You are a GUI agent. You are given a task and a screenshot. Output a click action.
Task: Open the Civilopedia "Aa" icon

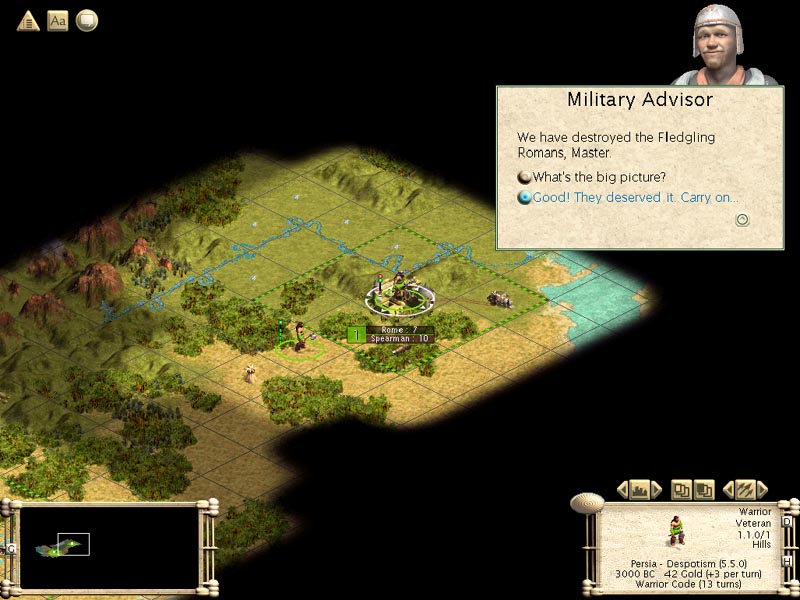tap(58, 20)
